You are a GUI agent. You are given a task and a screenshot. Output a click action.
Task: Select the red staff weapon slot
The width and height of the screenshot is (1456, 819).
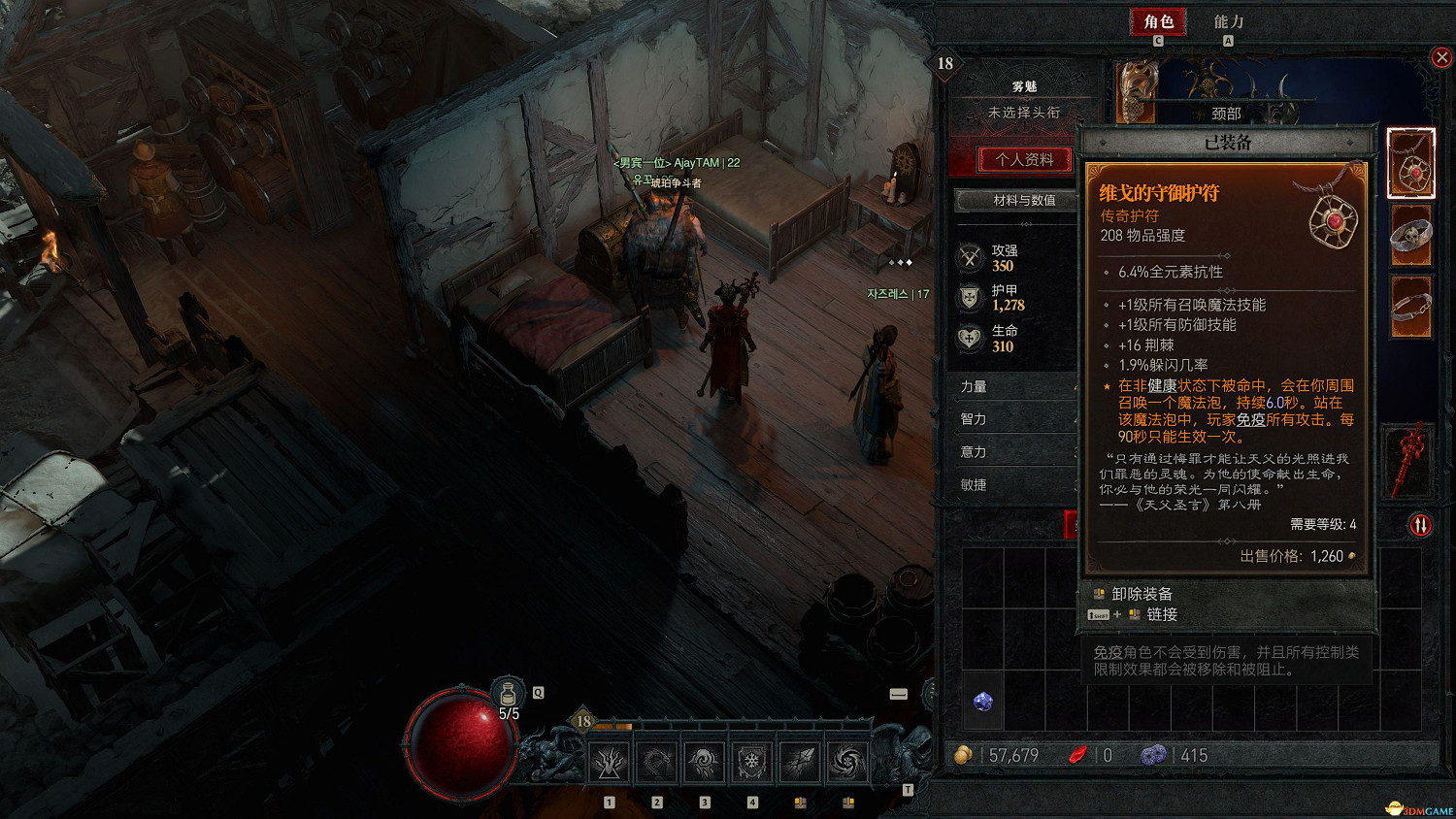(x=1410, y=458)
